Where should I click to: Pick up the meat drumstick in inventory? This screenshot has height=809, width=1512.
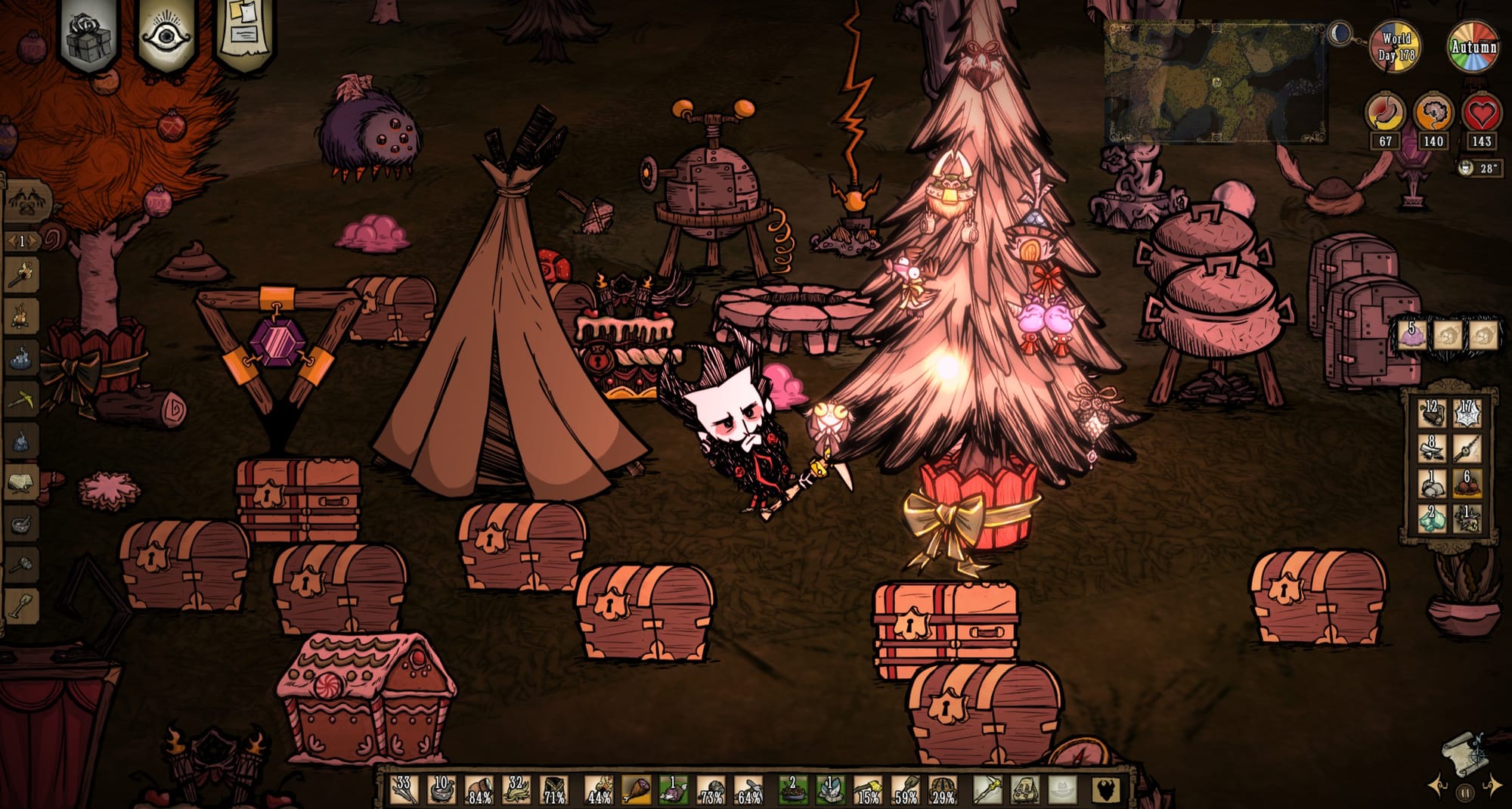[x=636, y=790]
